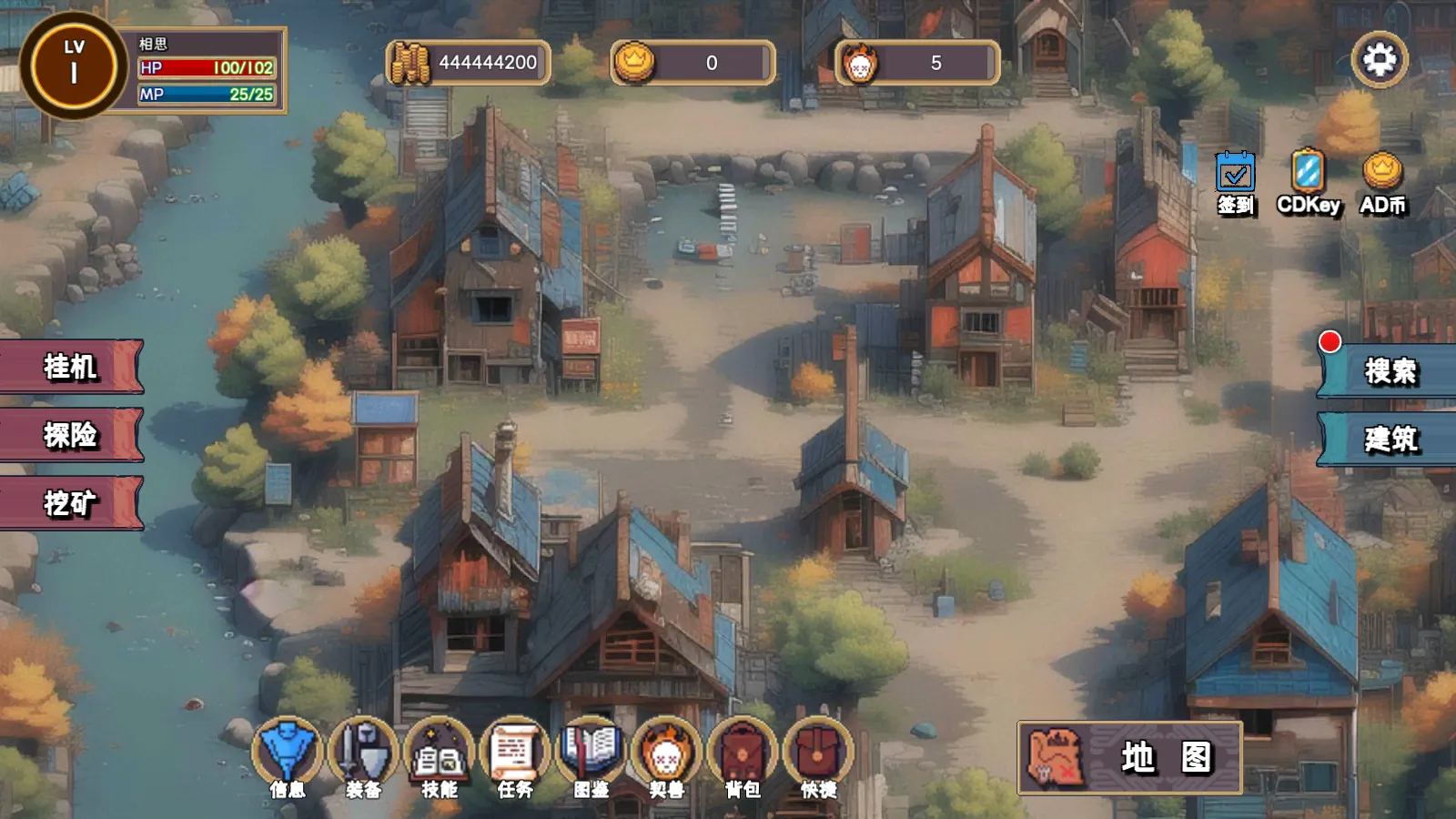This screenshot has width=1456, height=819.
Task: Open the 地图 map
Action: (1129, 757)
